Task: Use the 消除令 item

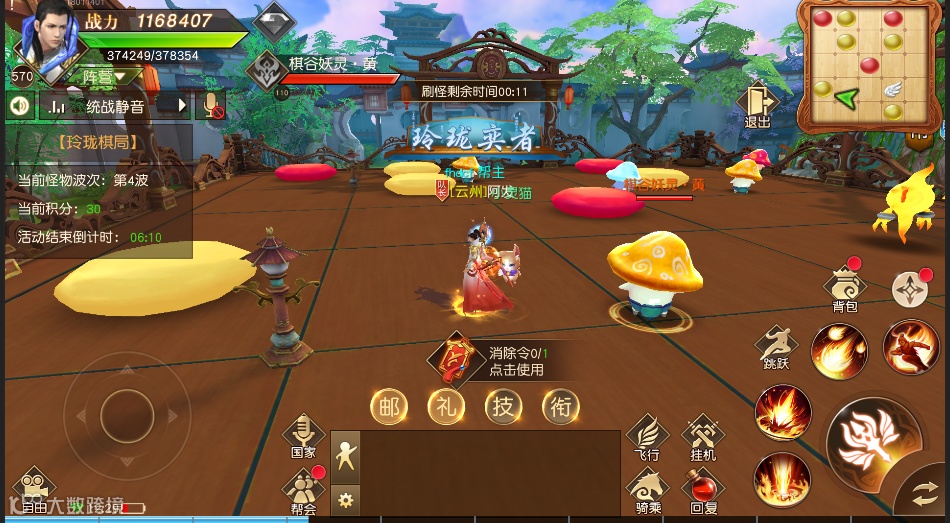Action: coord(458,360)
